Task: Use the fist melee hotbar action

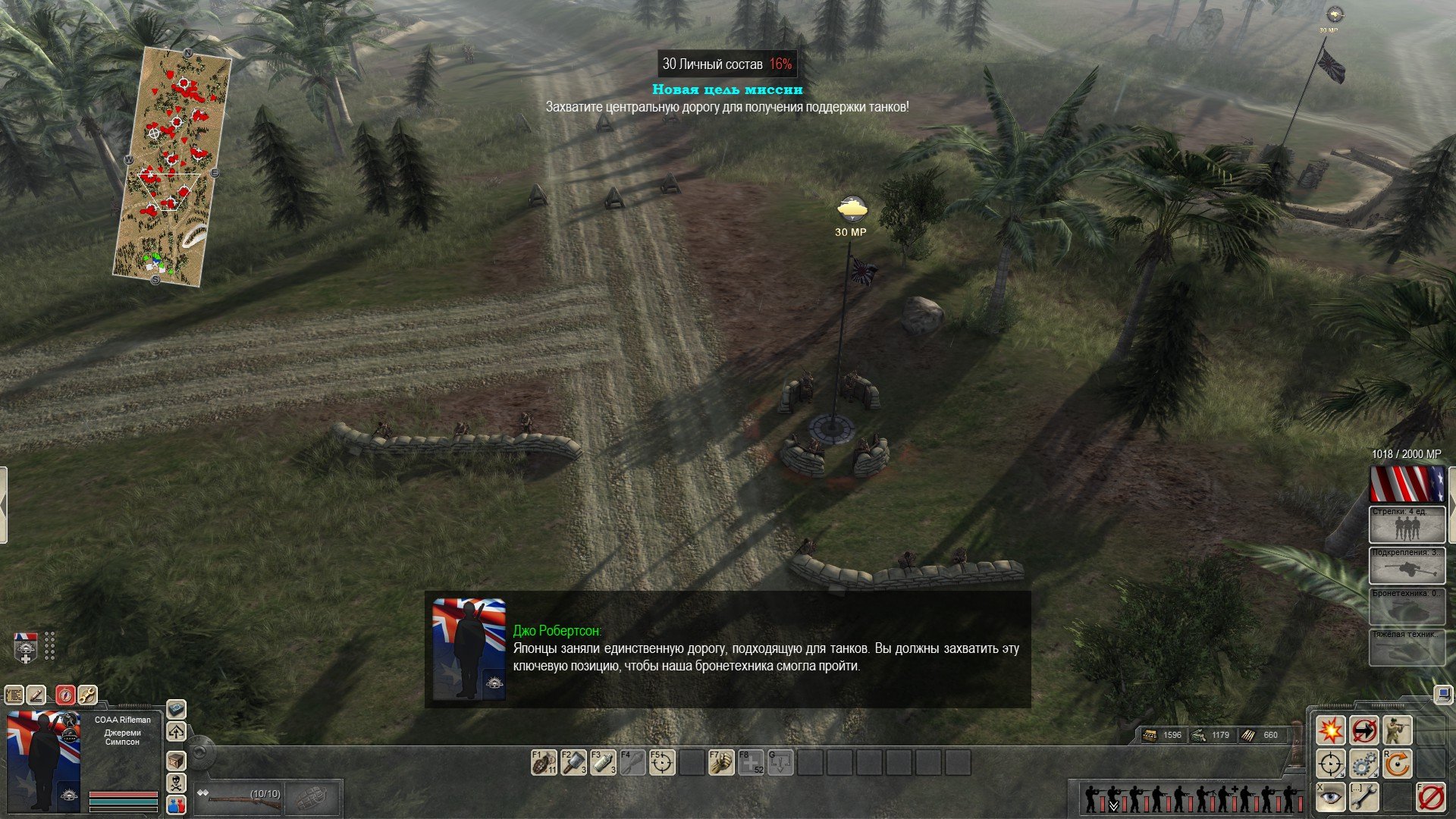Action: 721,762
